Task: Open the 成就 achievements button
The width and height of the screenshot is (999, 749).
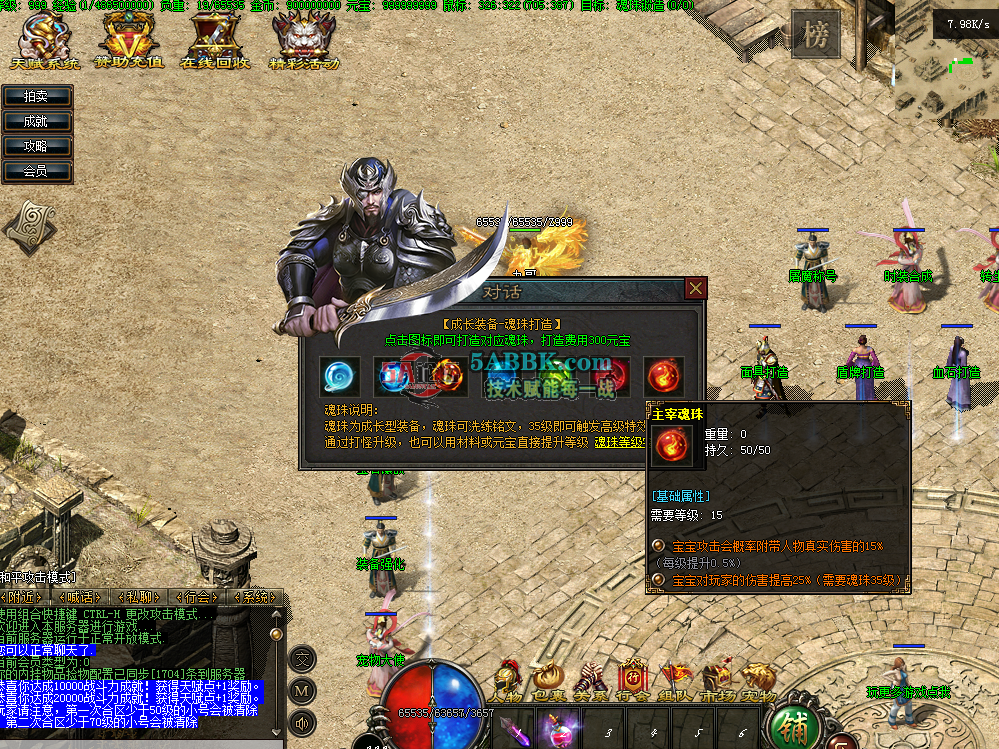Action: (36, 121)
